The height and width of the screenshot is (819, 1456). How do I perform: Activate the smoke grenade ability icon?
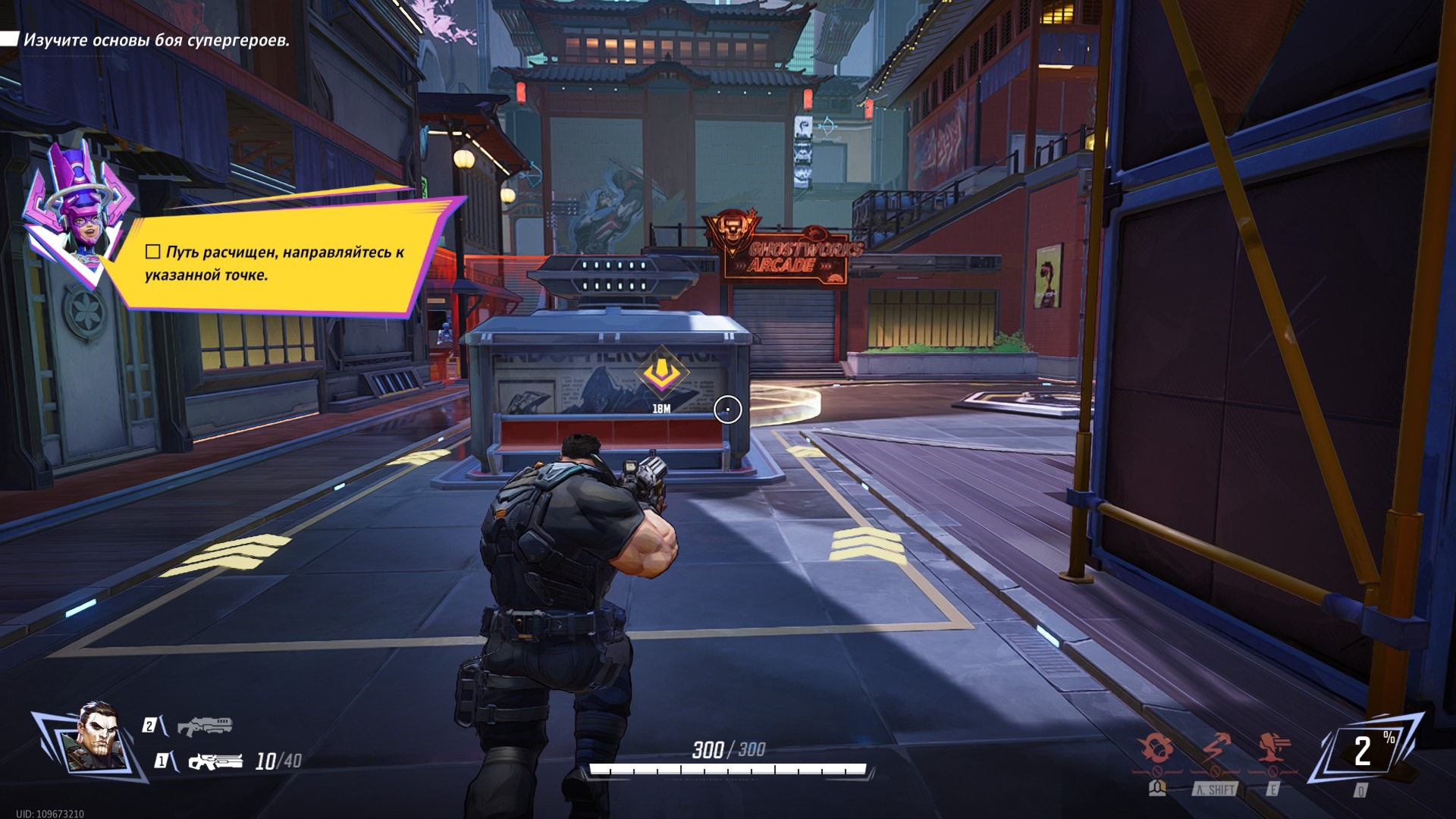click(x=1158, y=749)
